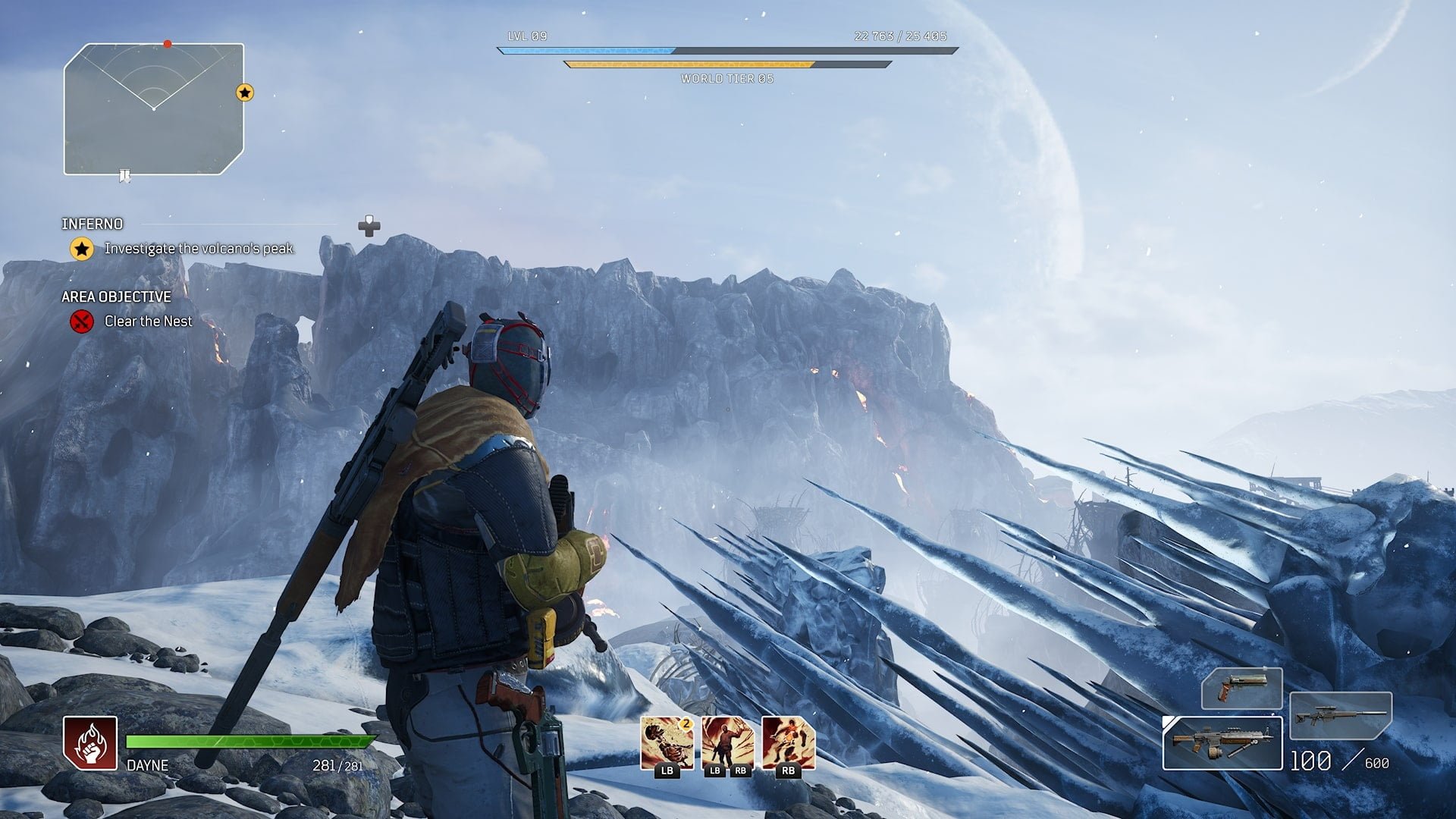
Task: Activate the burning skeleton skill icon
Action: [x=667, y=743]
